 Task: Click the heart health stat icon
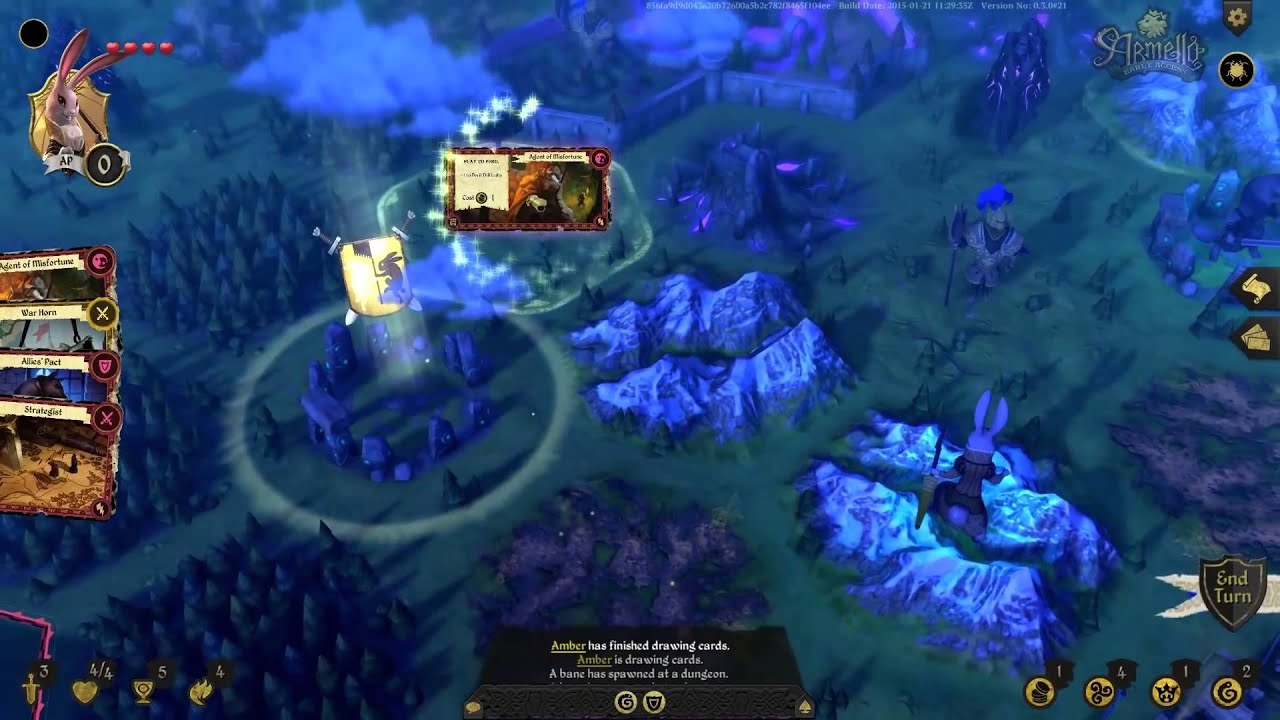[86, 691]
